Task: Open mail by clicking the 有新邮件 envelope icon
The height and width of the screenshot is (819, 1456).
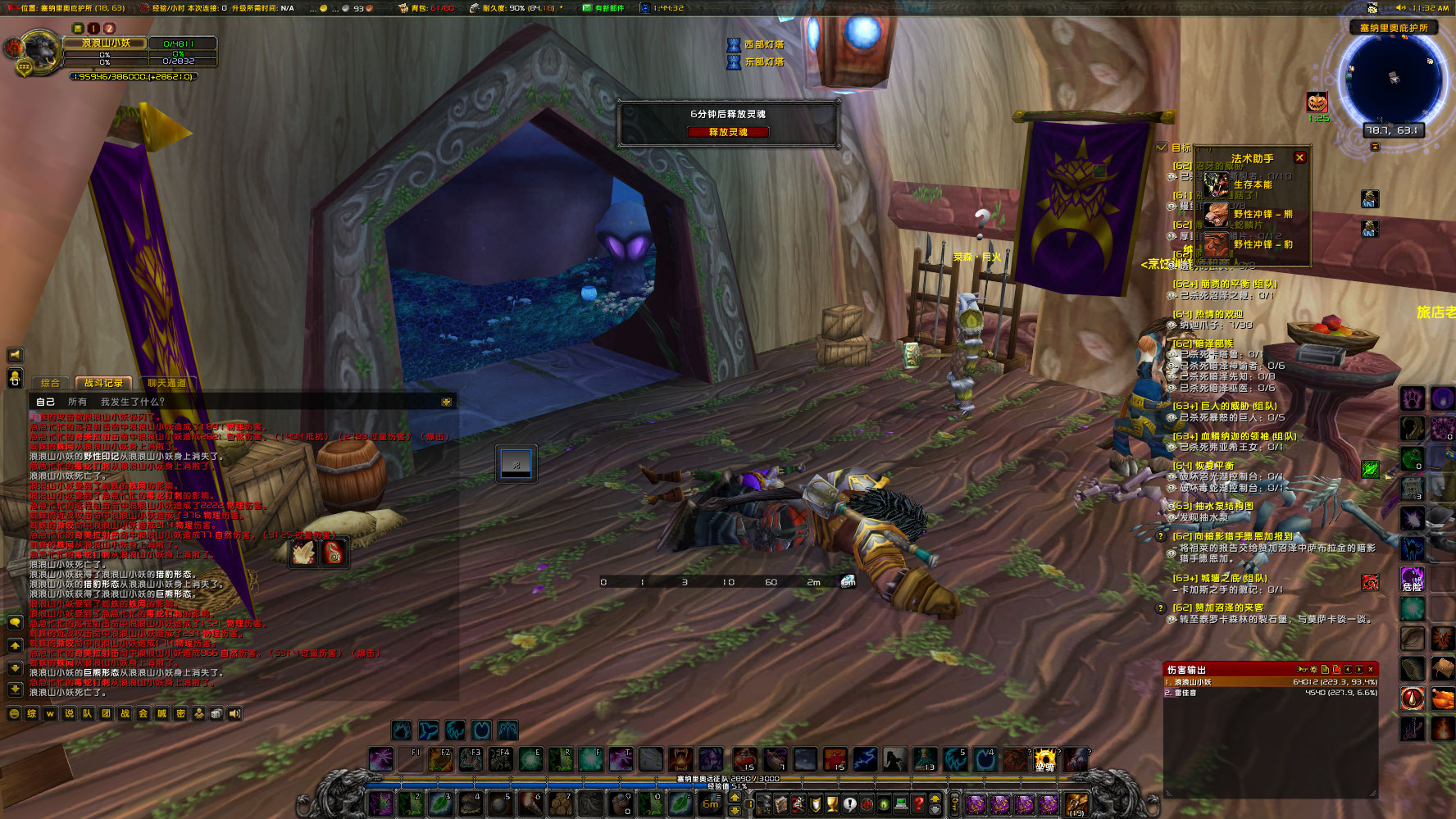Action: click(x=587, y=10)
